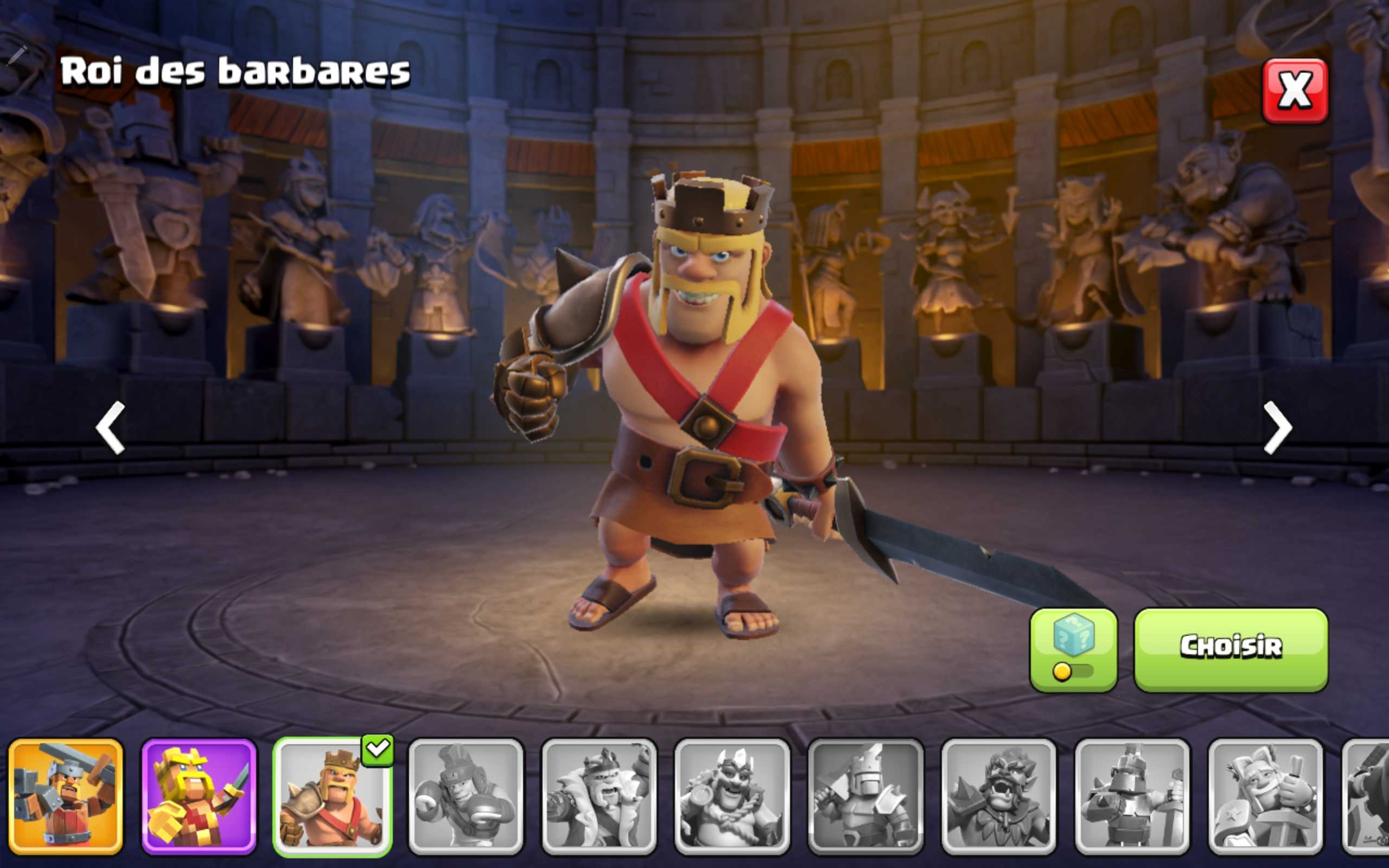The height and width of the screenshot is (868, 1389).
Task: Select the default king skin with green checkmark
Action: click(x=332, y=796)
